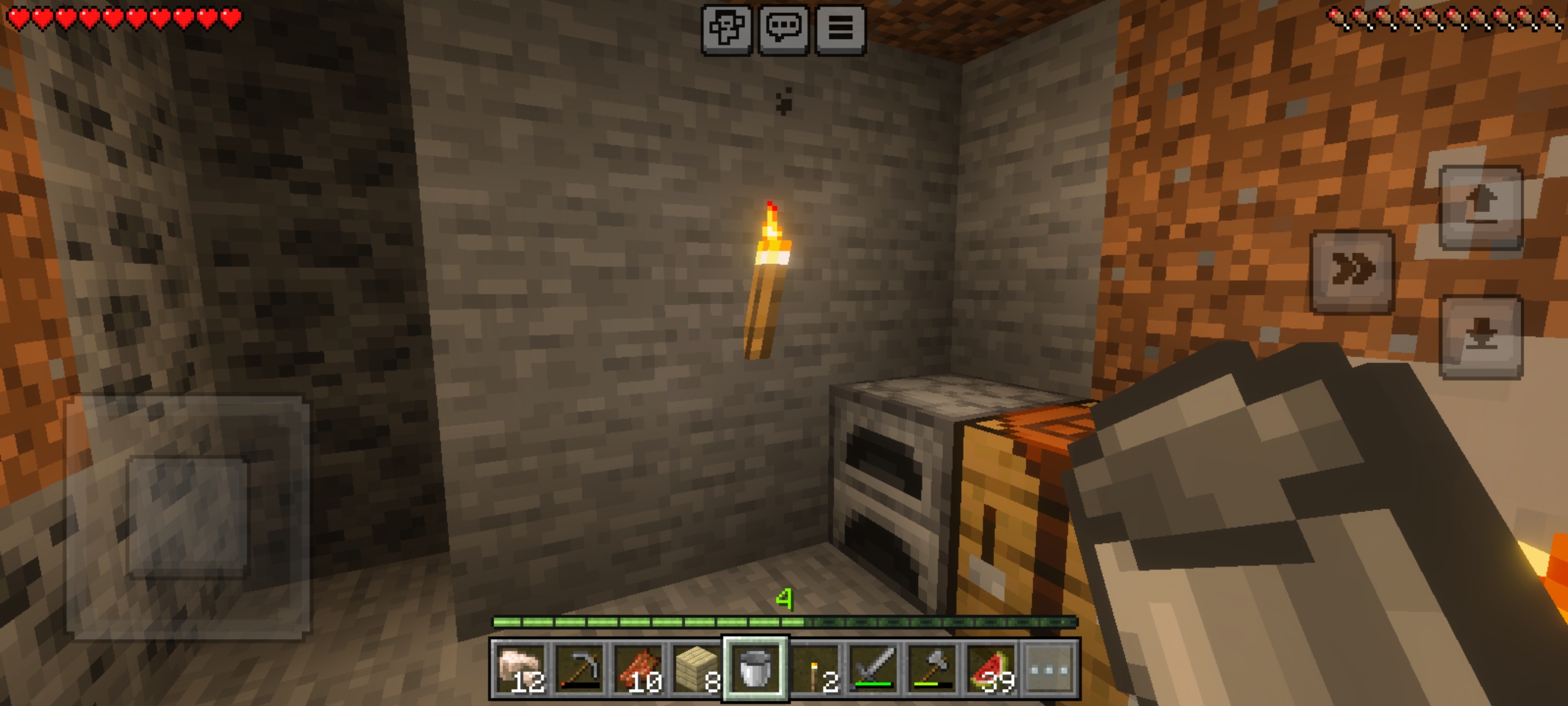Open the chat speech bubble button

click(x=783, y=29)
